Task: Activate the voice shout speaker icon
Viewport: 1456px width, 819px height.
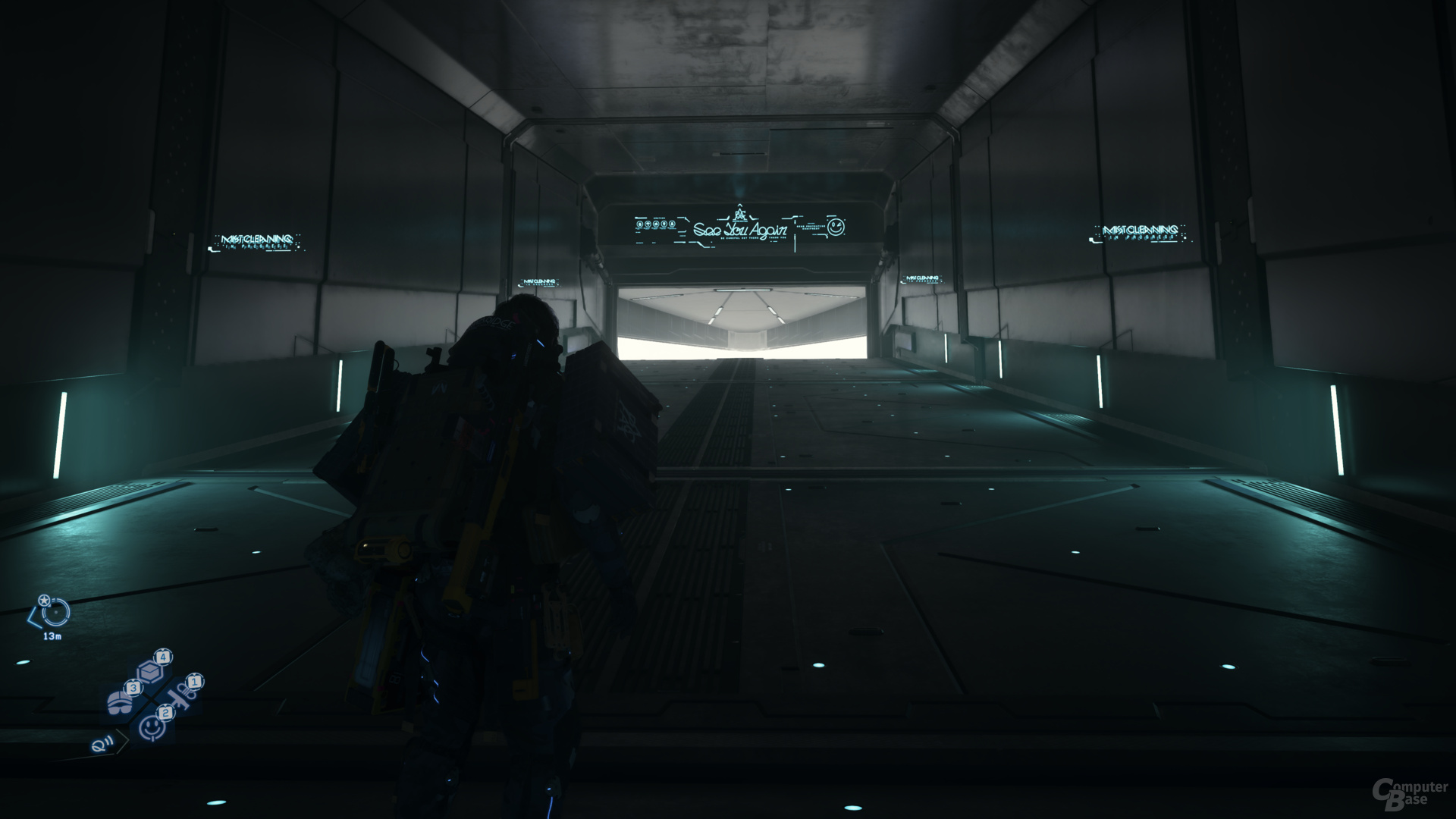Action: coord(102,745)
